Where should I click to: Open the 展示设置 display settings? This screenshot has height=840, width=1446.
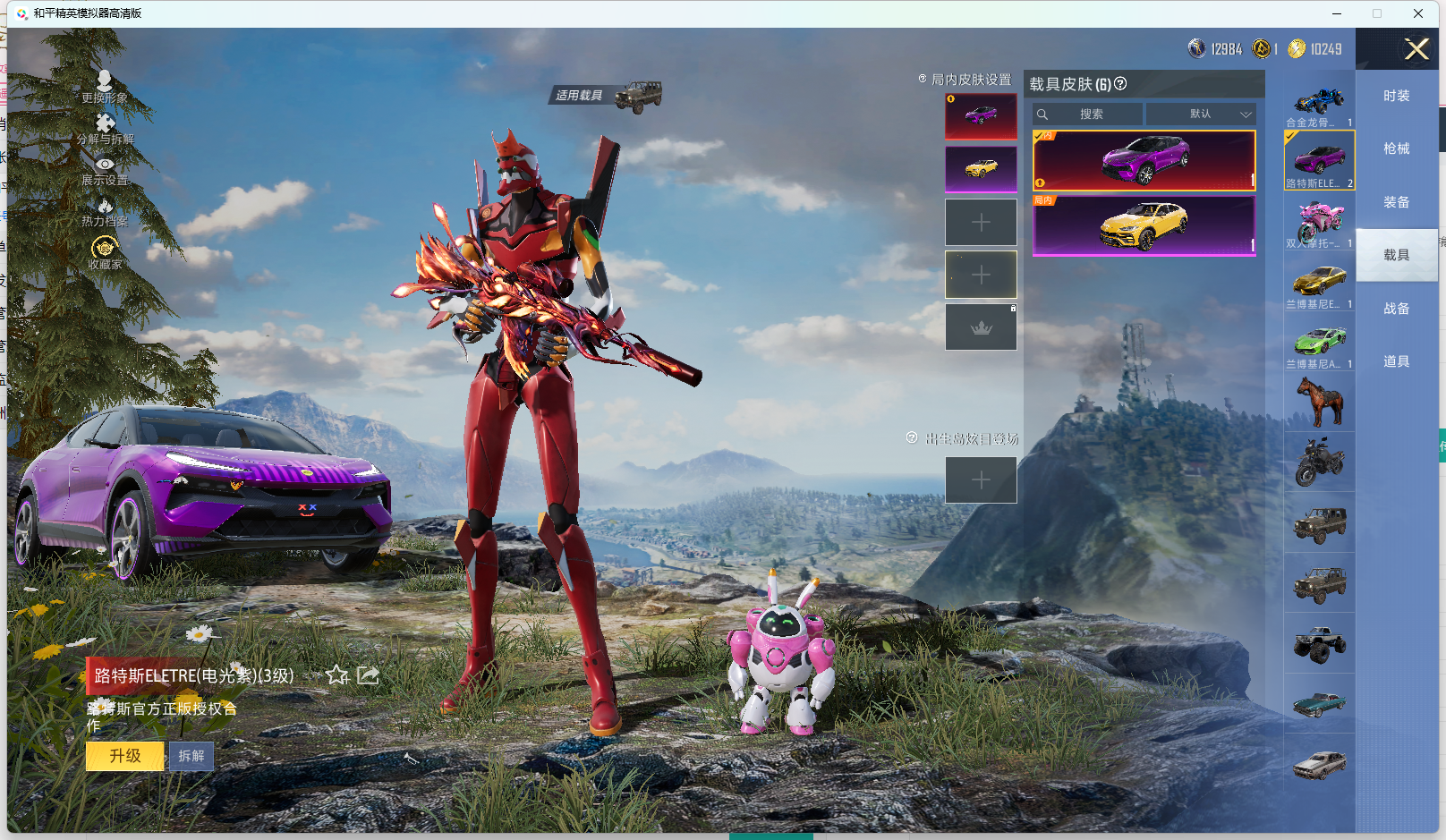pos(105,171)
